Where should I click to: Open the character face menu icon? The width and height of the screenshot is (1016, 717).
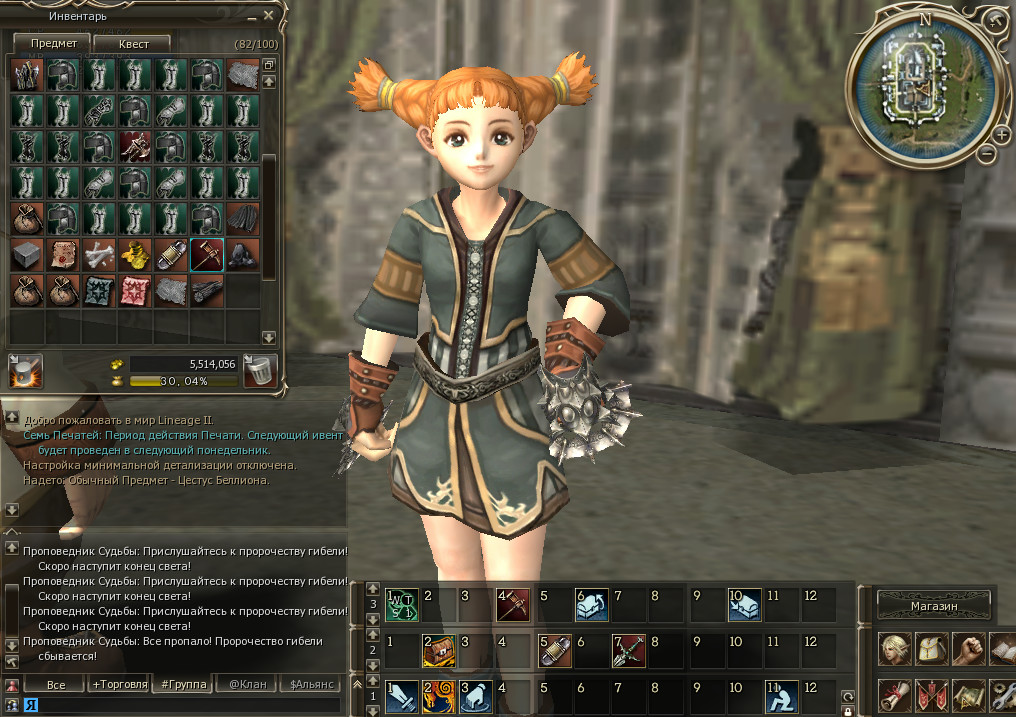tap(893, 648)
